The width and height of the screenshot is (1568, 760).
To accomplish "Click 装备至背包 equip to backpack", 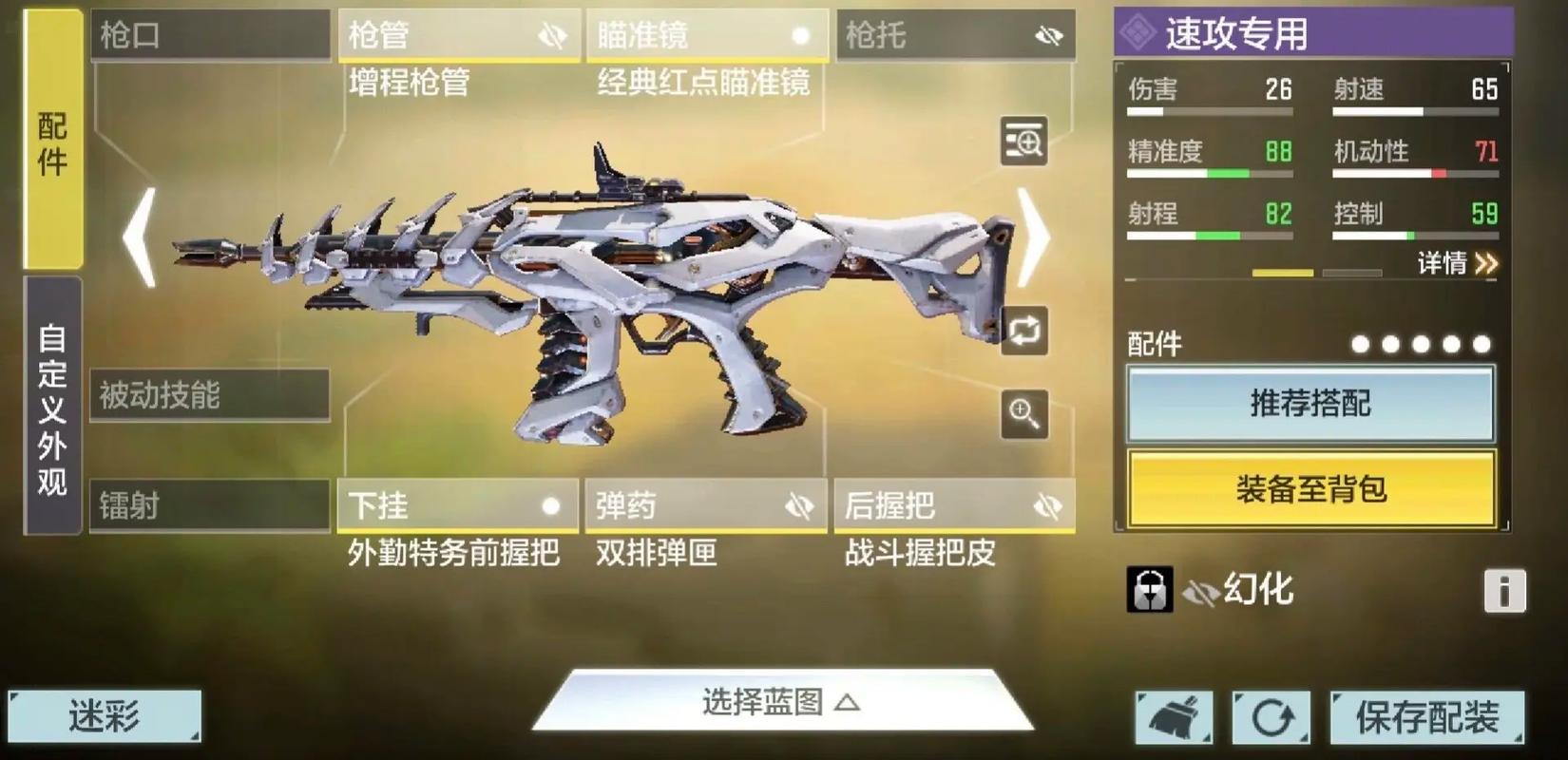I will click(1310, 489).
